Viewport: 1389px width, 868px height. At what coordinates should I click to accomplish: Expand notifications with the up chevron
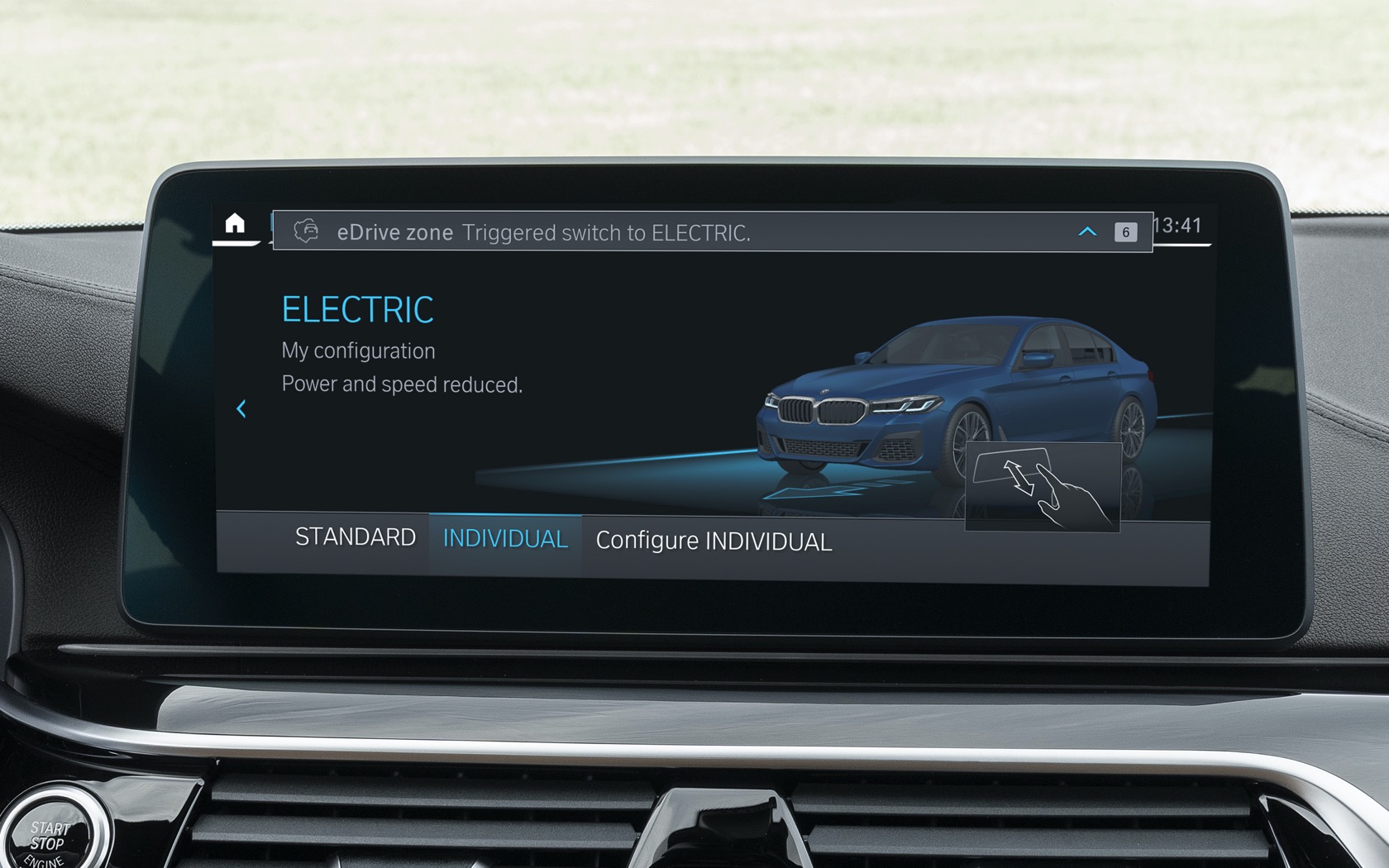point(1087,232)
